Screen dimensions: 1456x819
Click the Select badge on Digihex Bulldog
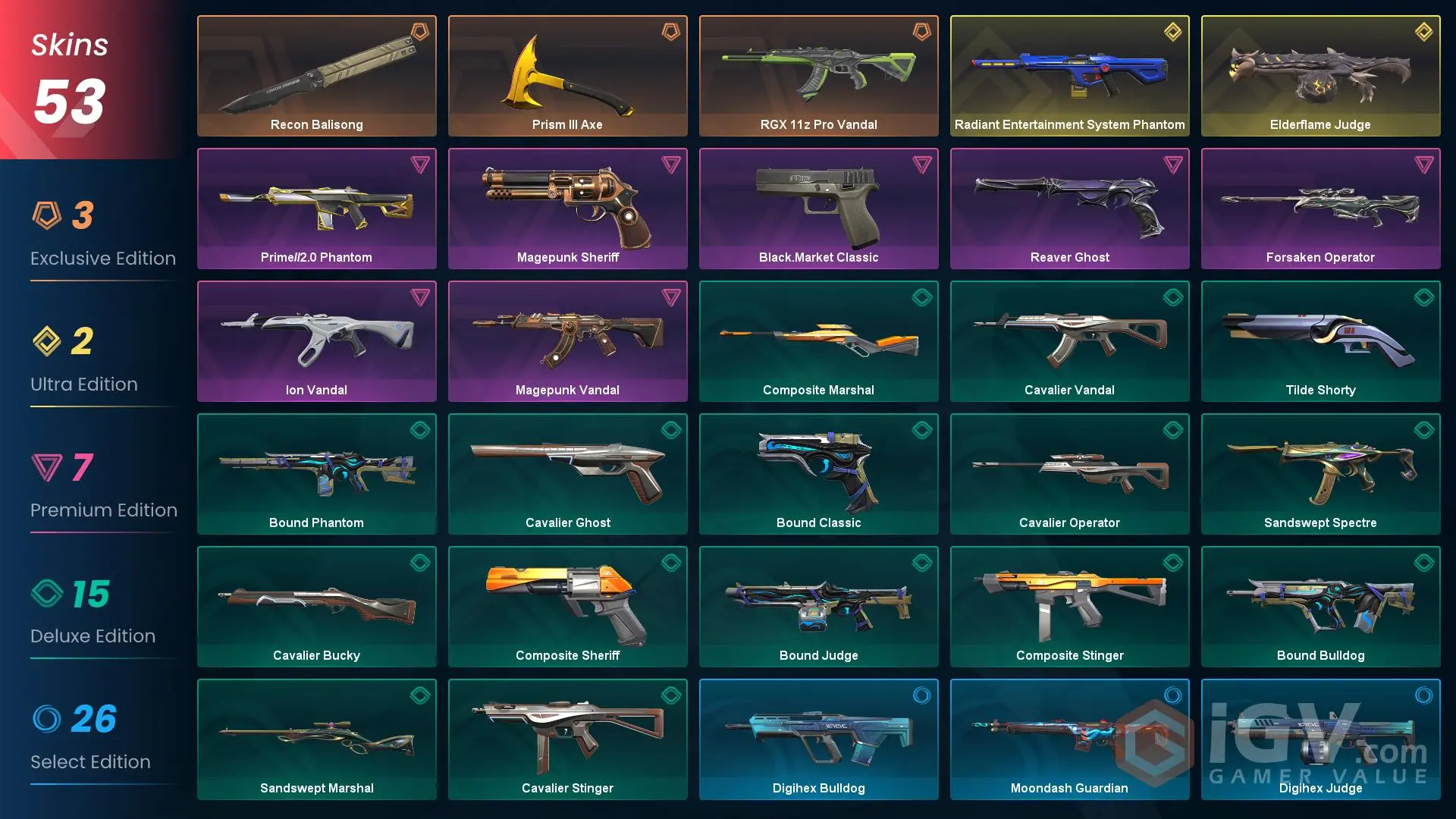[922, 696]
